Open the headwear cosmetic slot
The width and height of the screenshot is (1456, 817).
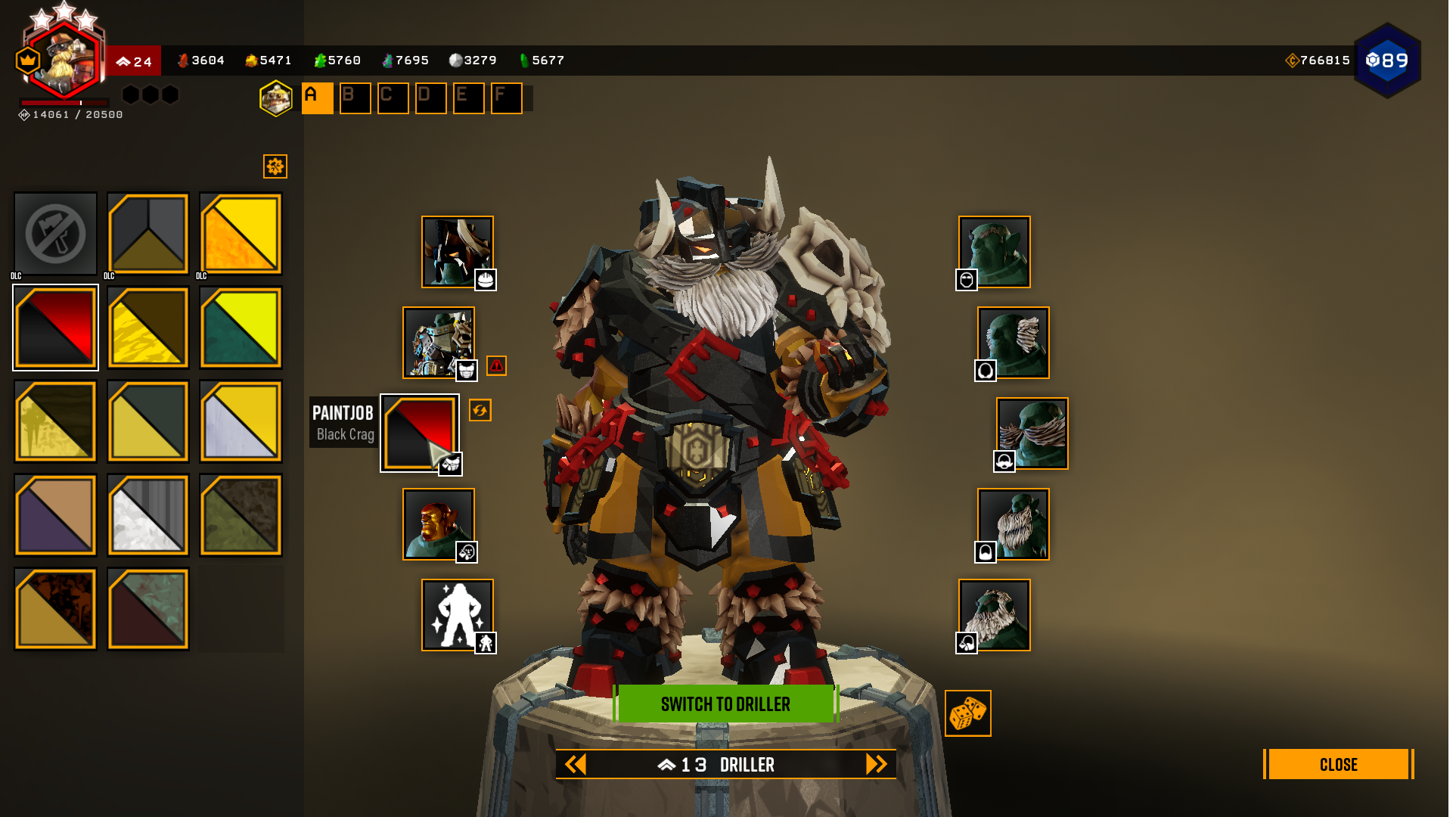click(458, 252)
